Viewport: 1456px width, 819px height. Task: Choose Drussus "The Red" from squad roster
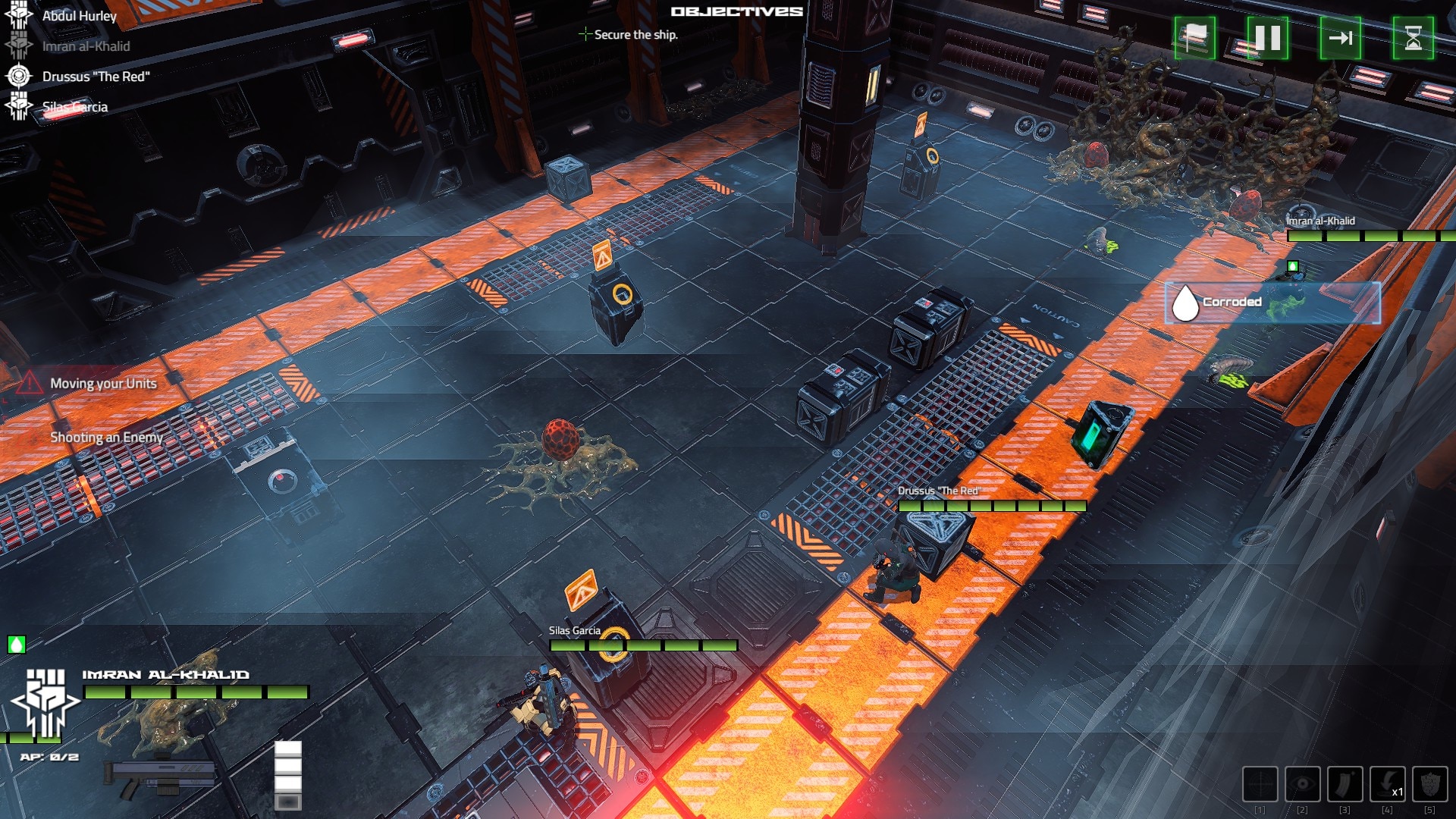96,77
